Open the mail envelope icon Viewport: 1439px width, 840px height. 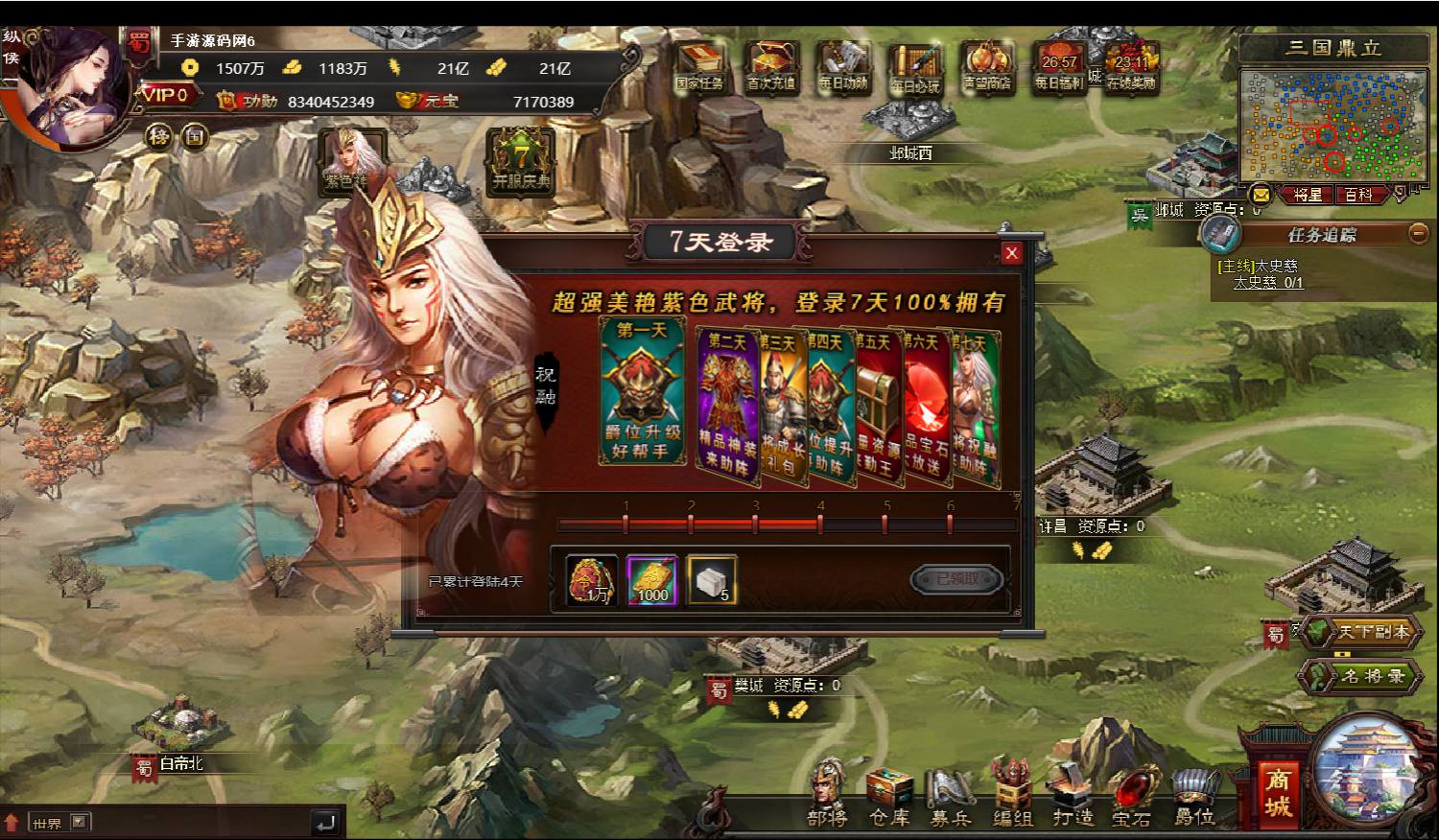pos(1261,195)
